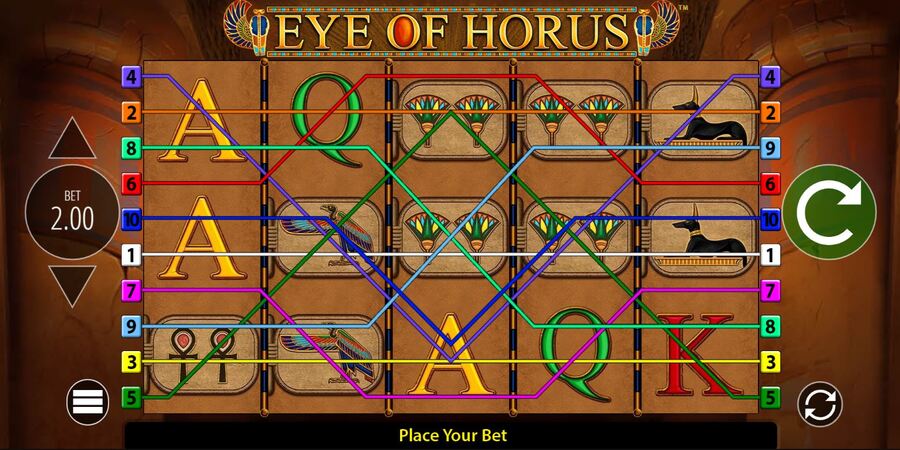The height and width of the screenshot is (450, 900).
Task: Raise the bet with the up arrow
Action: point(72,140)
